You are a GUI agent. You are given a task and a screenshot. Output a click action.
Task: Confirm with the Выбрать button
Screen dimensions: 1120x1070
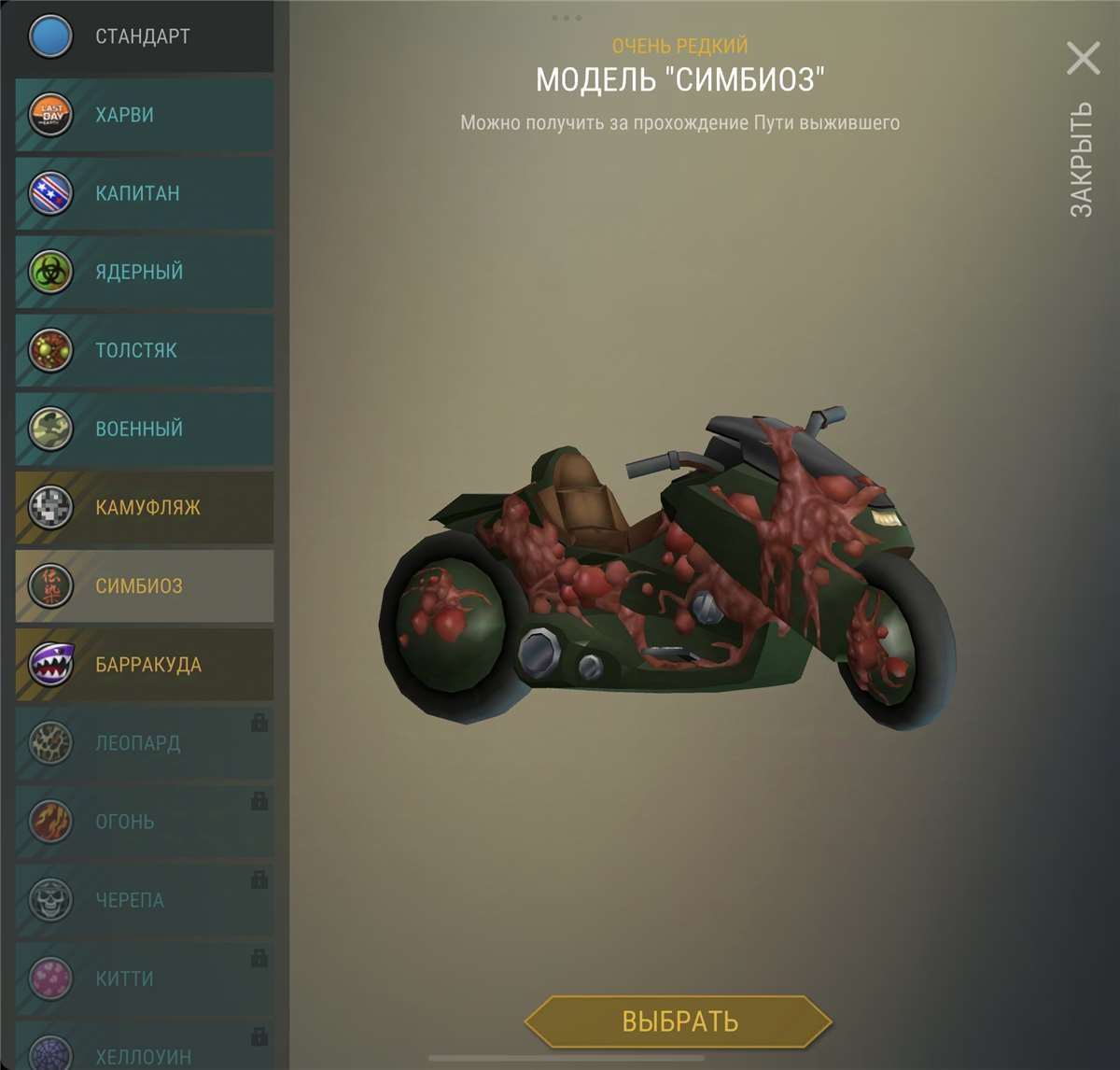(679, 1021)
